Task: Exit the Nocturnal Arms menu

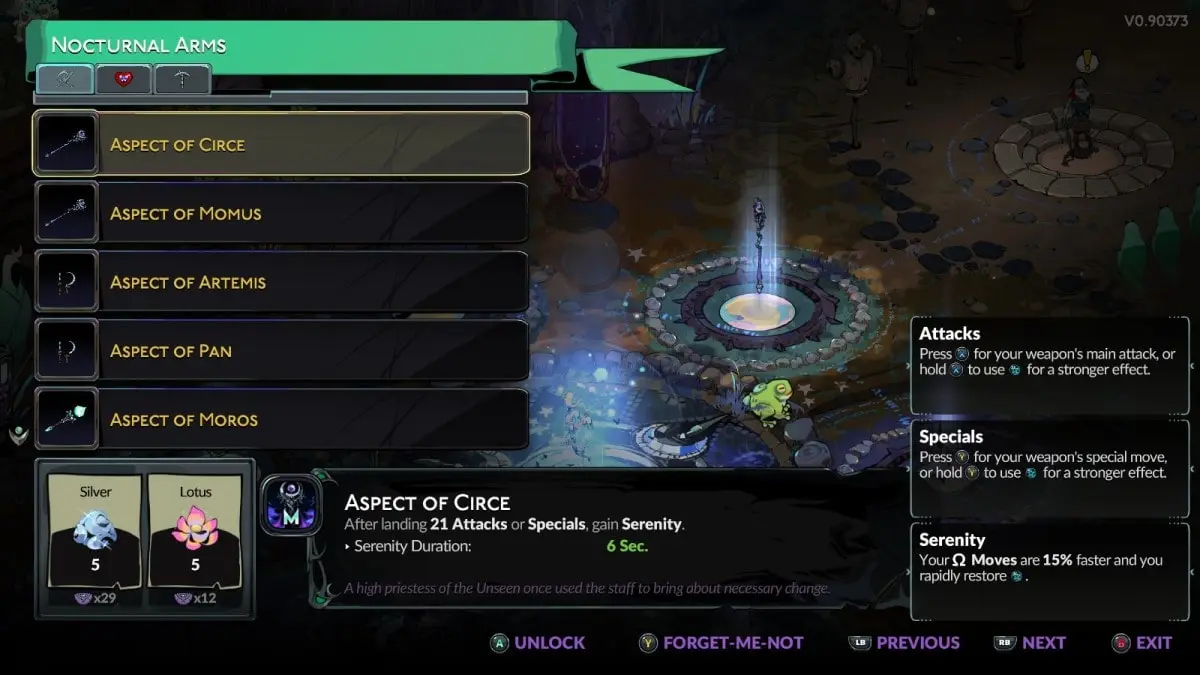Action: coord(1141,643)
